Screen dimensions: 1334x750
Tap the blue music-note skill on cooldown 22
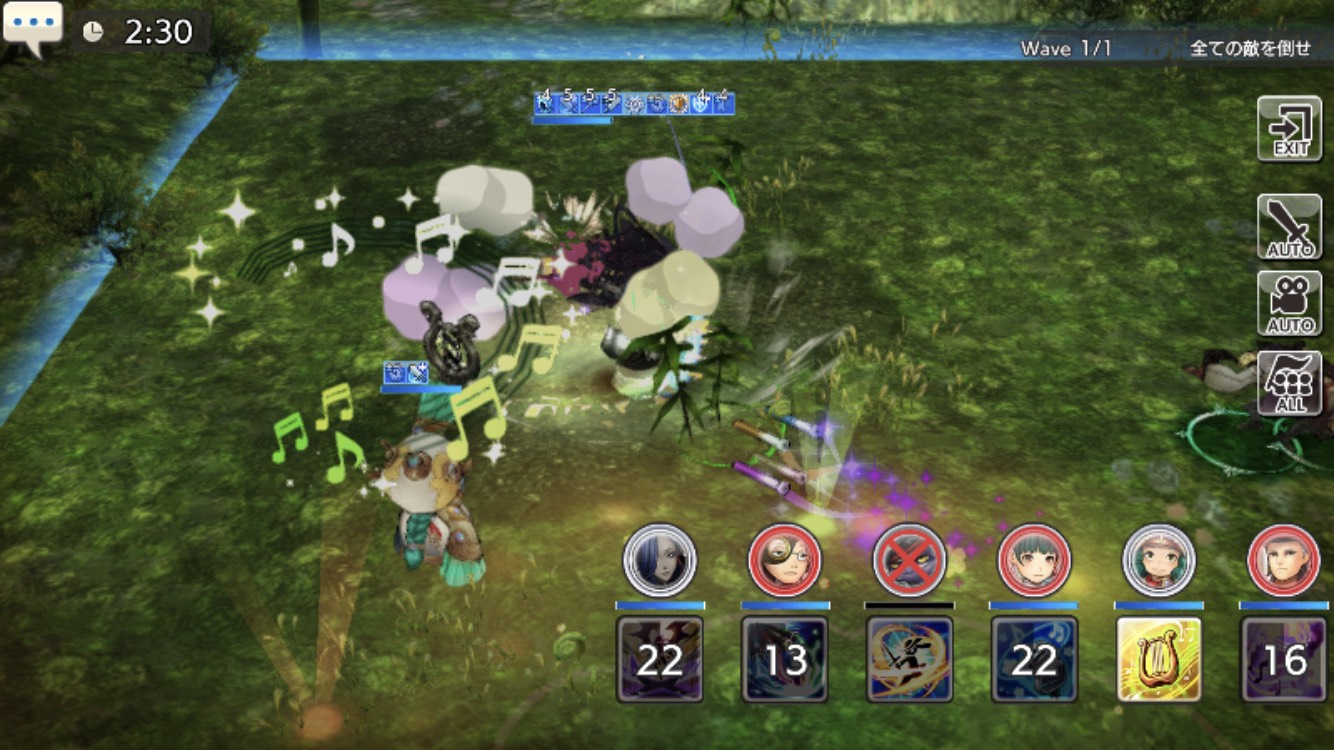click(x=1034, y=659)
